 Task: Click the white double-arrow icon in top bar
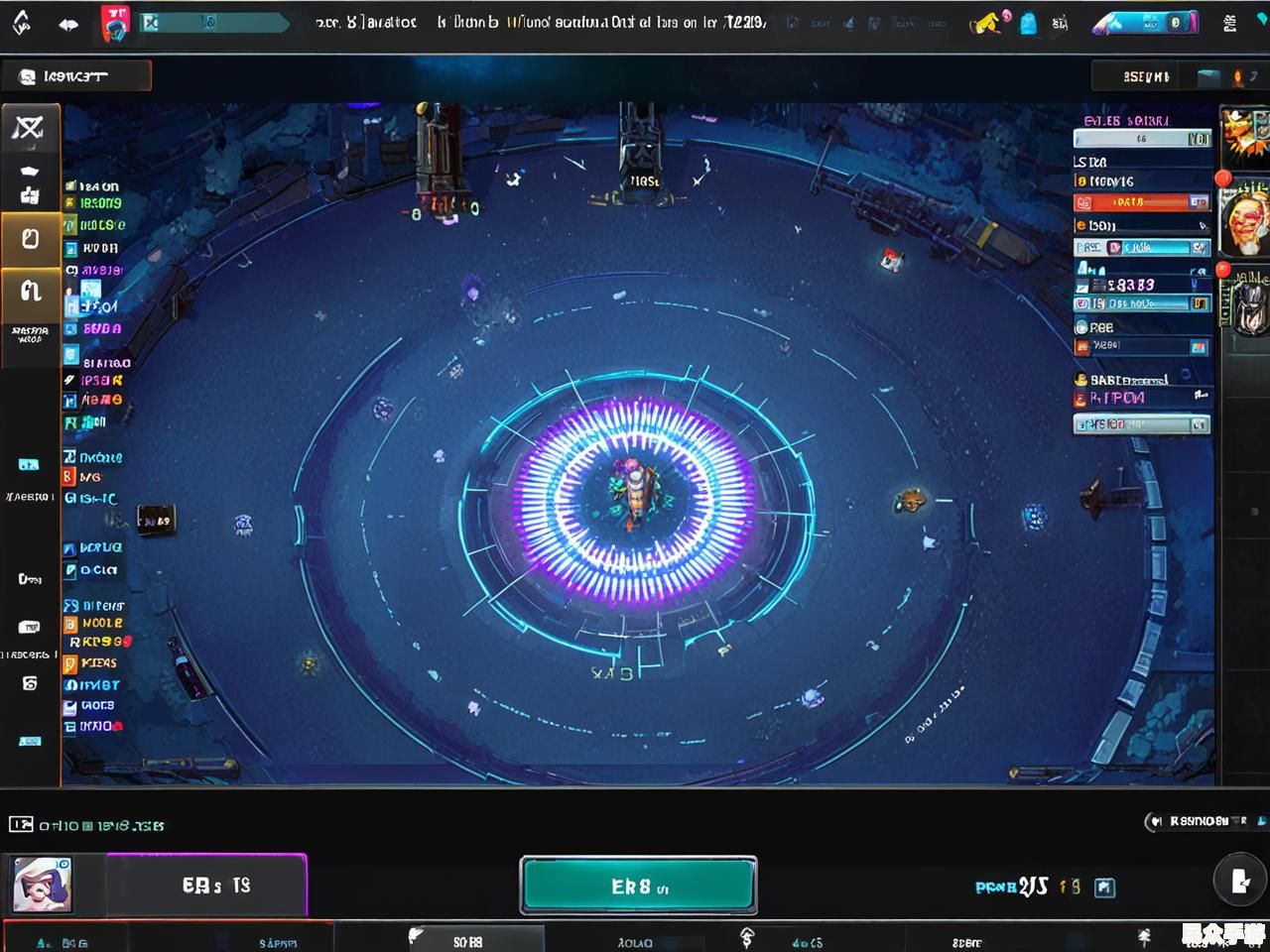point(68,24)
